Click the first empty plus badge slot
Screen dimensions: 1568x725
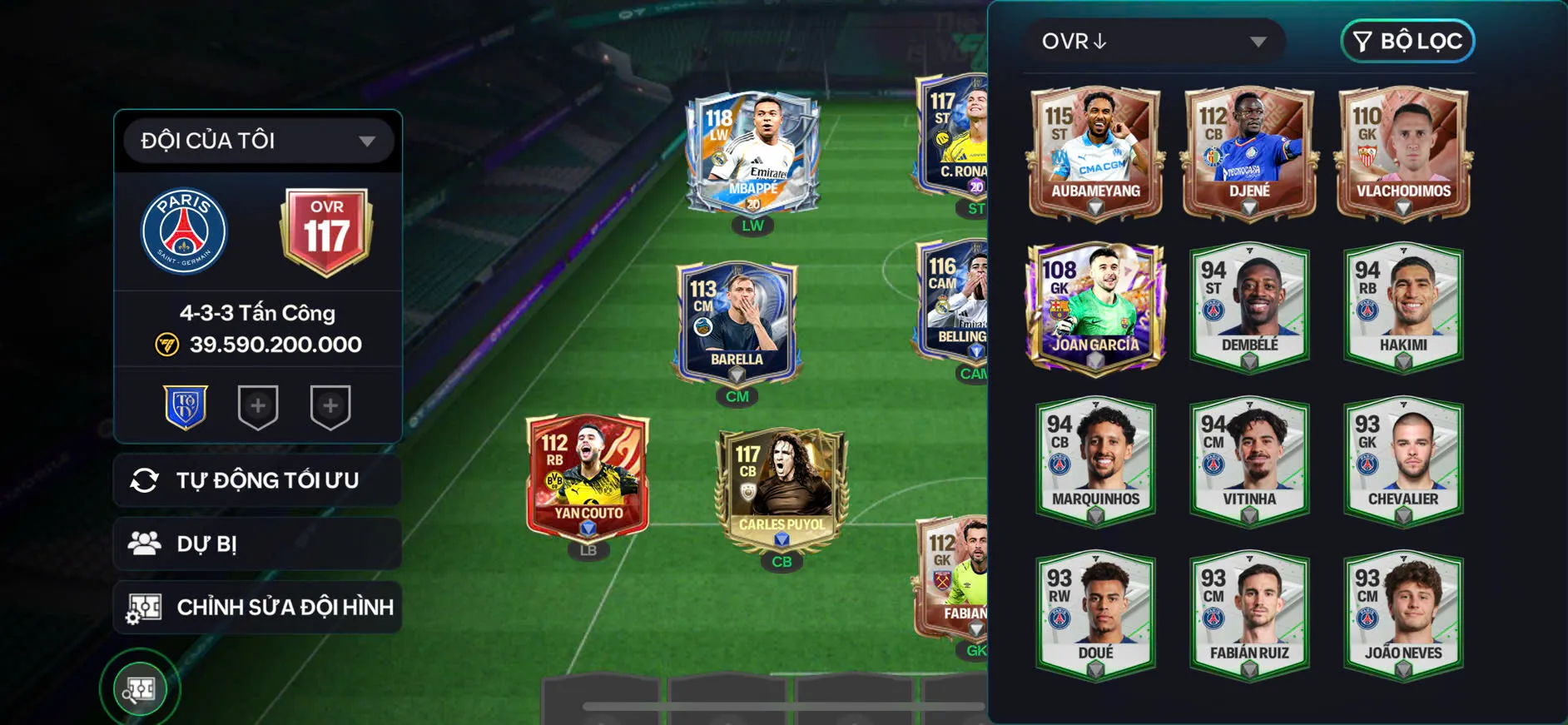(x=257, y=406)
